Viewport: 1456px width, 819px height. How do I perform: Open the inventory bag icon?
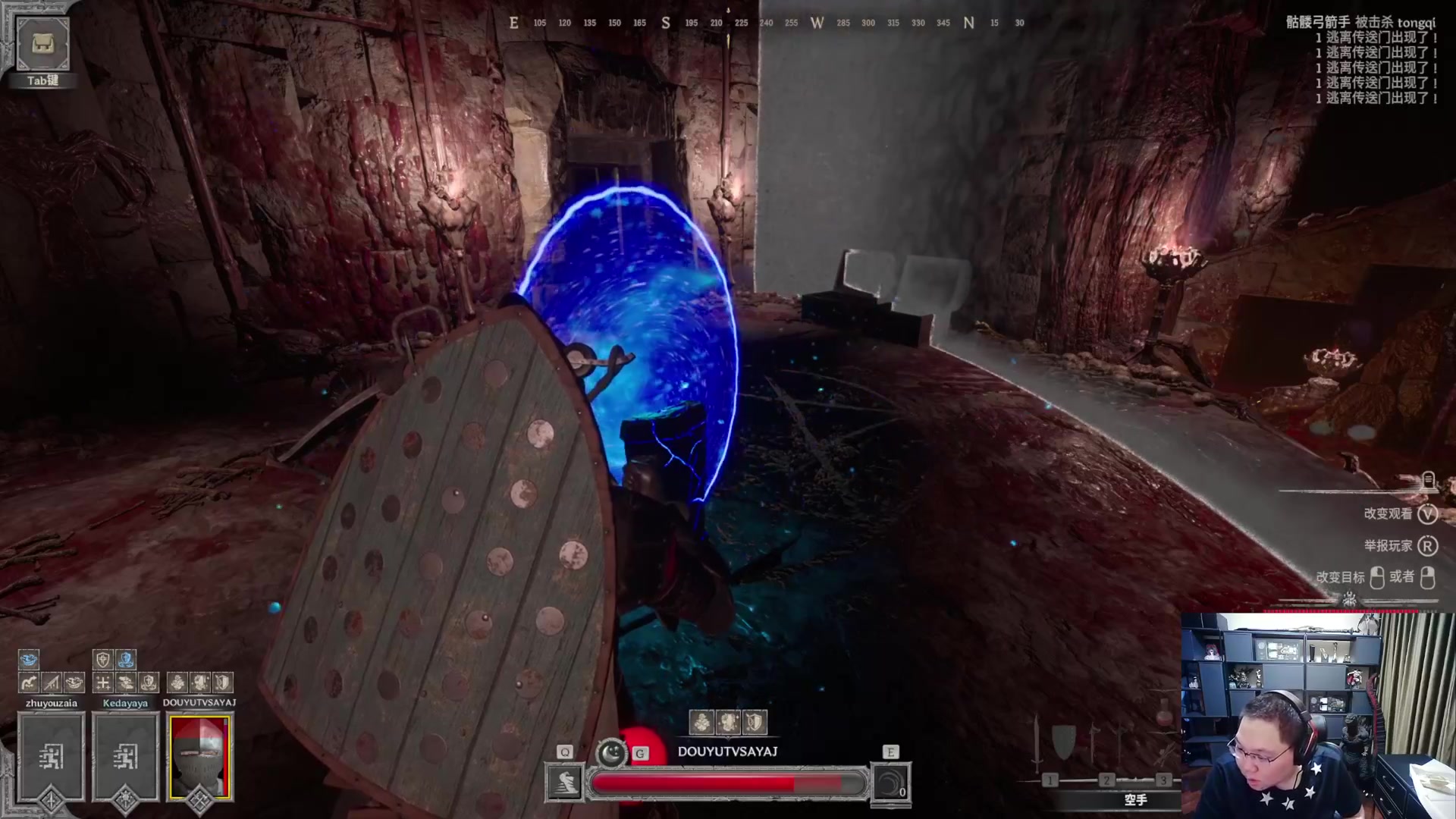point(43,44)
